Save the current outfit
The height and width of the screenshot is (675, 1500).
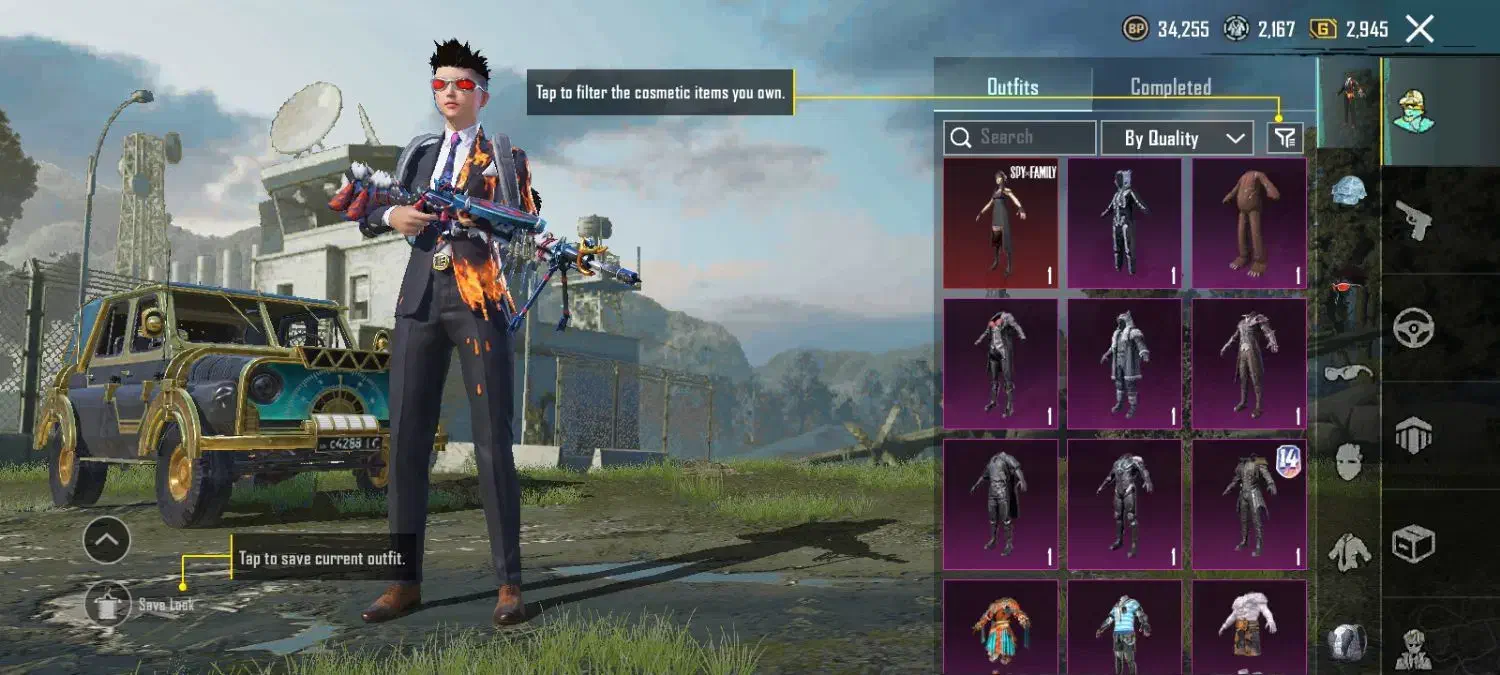coord(108,604)
